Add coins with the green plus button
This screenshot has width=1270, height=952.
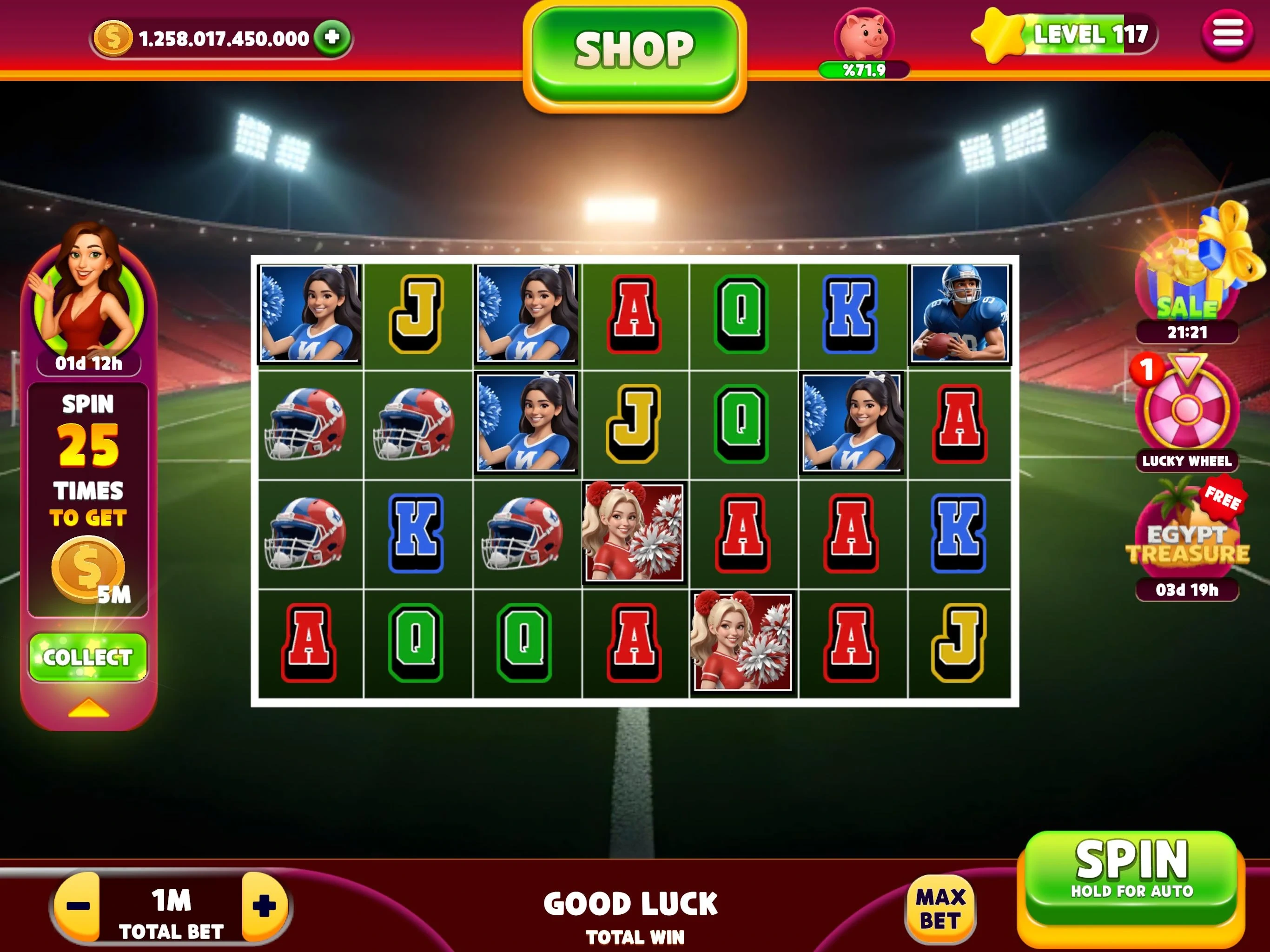pos(332,38)
